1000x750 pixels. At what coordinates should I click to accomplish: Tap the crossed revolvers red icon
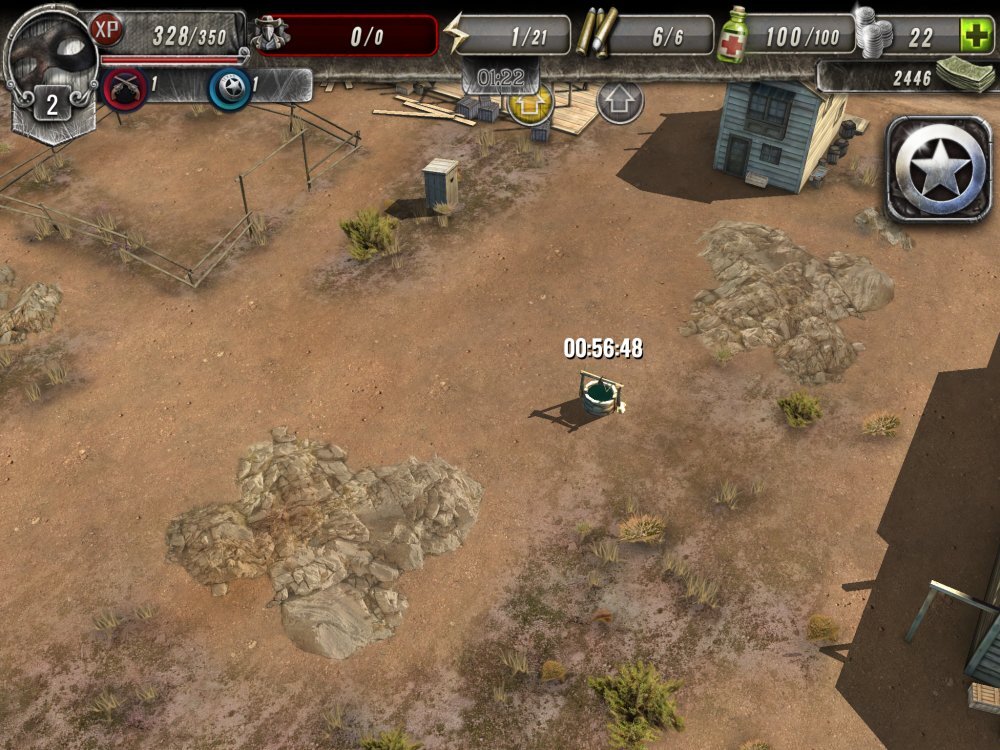[123, 88]
